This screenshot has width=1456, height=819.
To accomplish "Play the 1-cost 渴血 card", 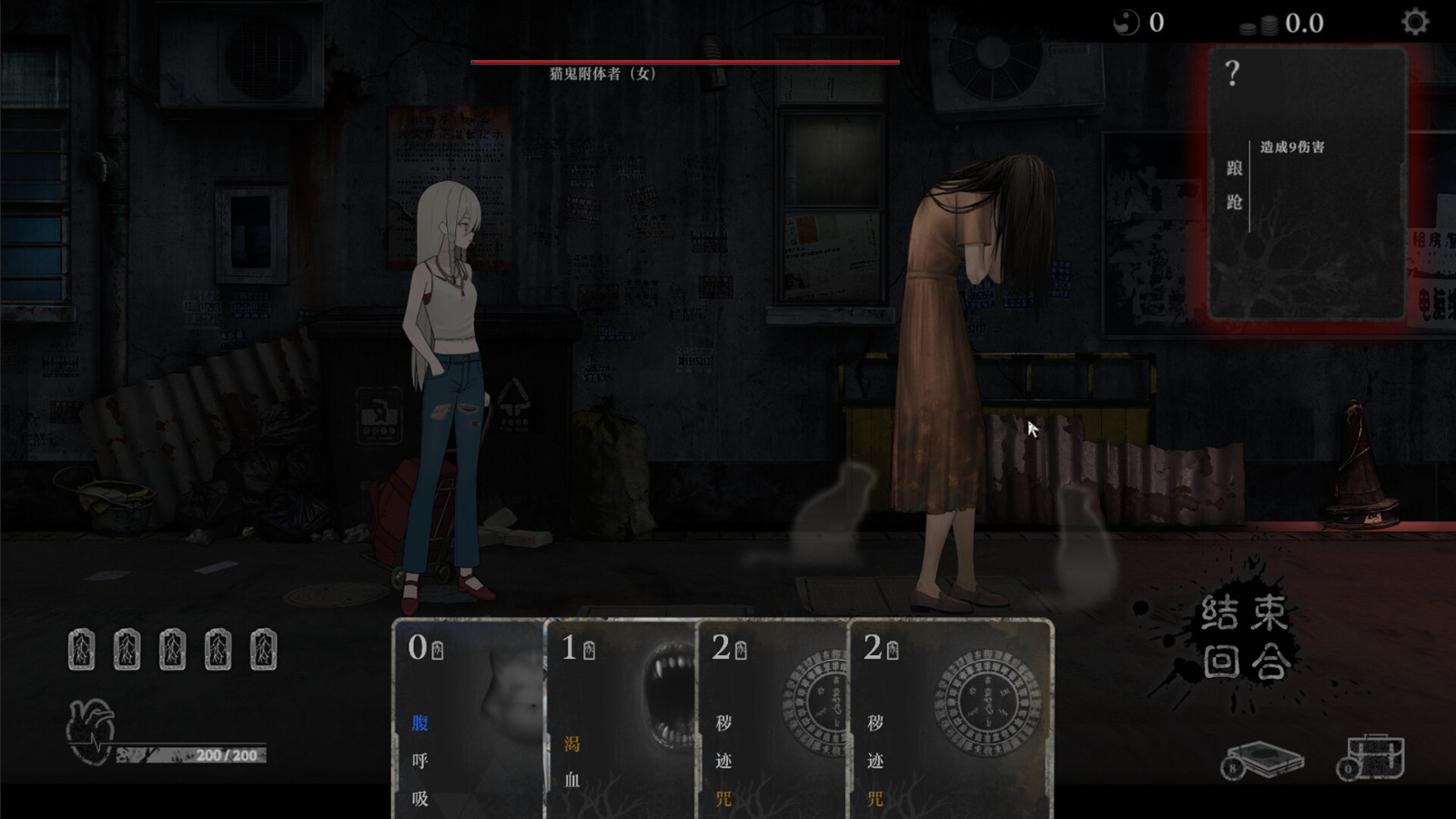I will pos(621,719).
